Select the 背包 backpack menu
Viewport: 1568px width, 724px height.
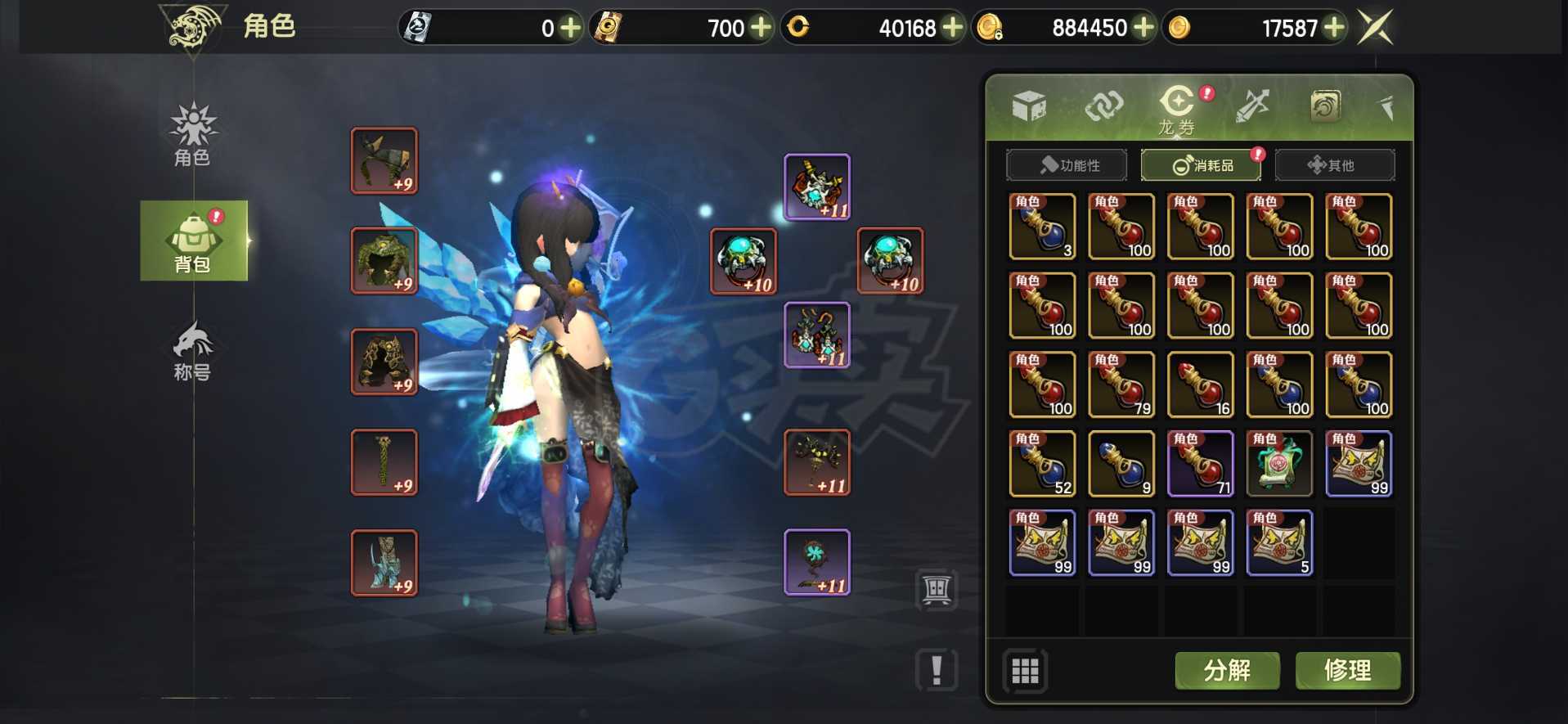[x=194, y=241]
